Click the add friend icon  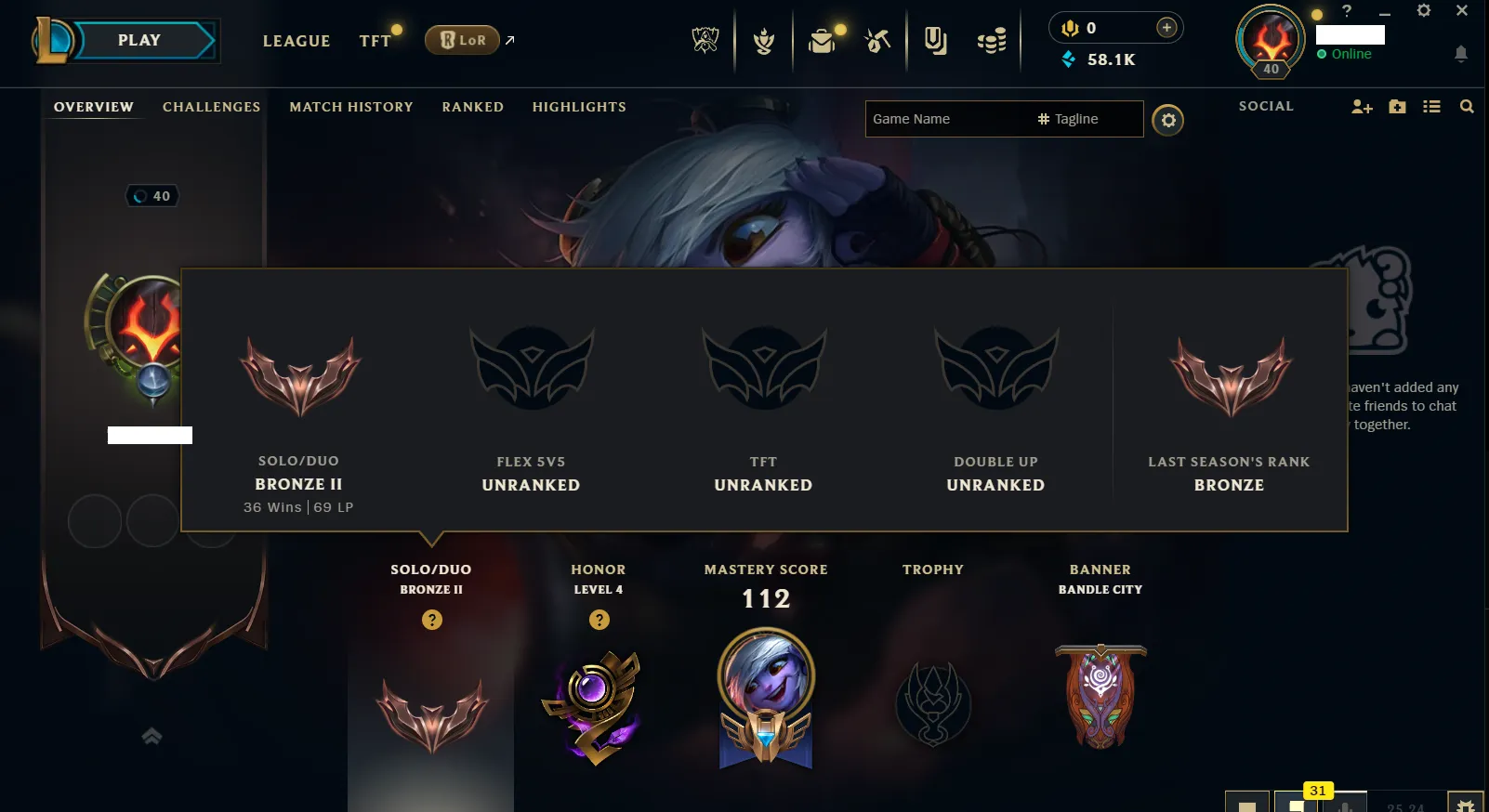tap(1362, 107)
